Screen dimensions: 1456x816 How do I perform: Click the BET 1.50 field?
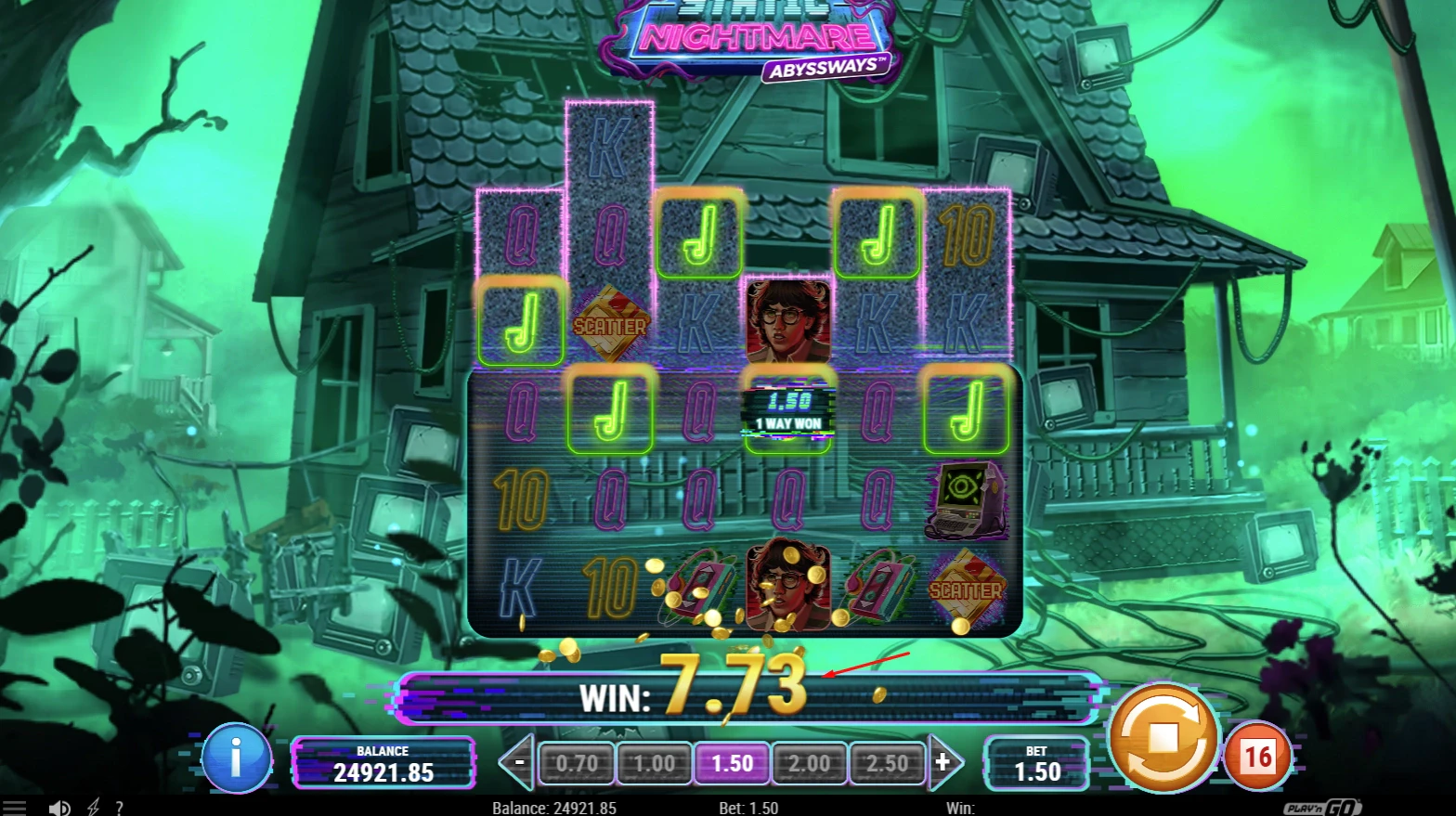click(1037, 762)
